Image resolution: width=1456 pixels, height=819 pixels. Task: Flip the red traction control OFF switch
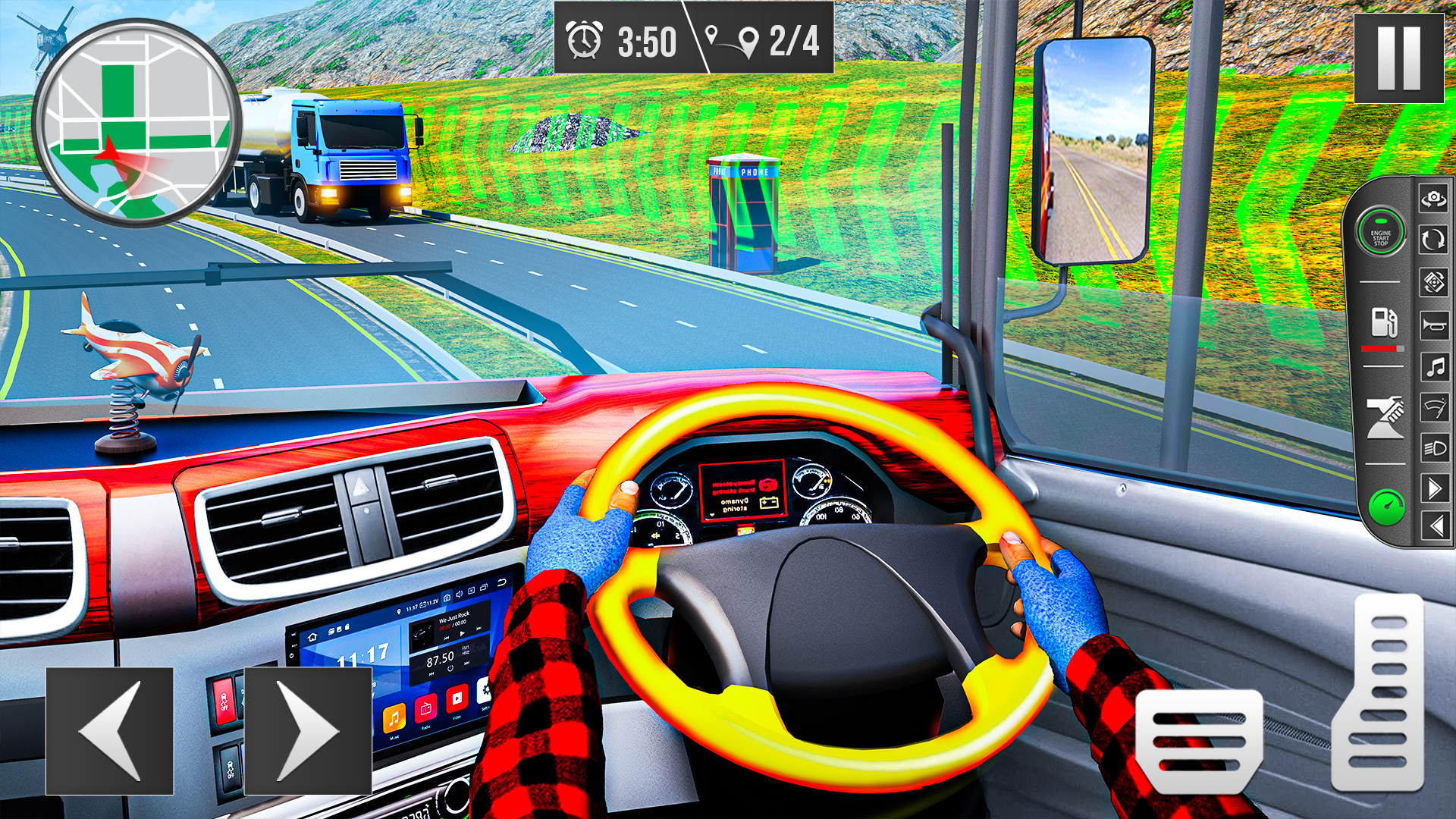click(224, 702)
